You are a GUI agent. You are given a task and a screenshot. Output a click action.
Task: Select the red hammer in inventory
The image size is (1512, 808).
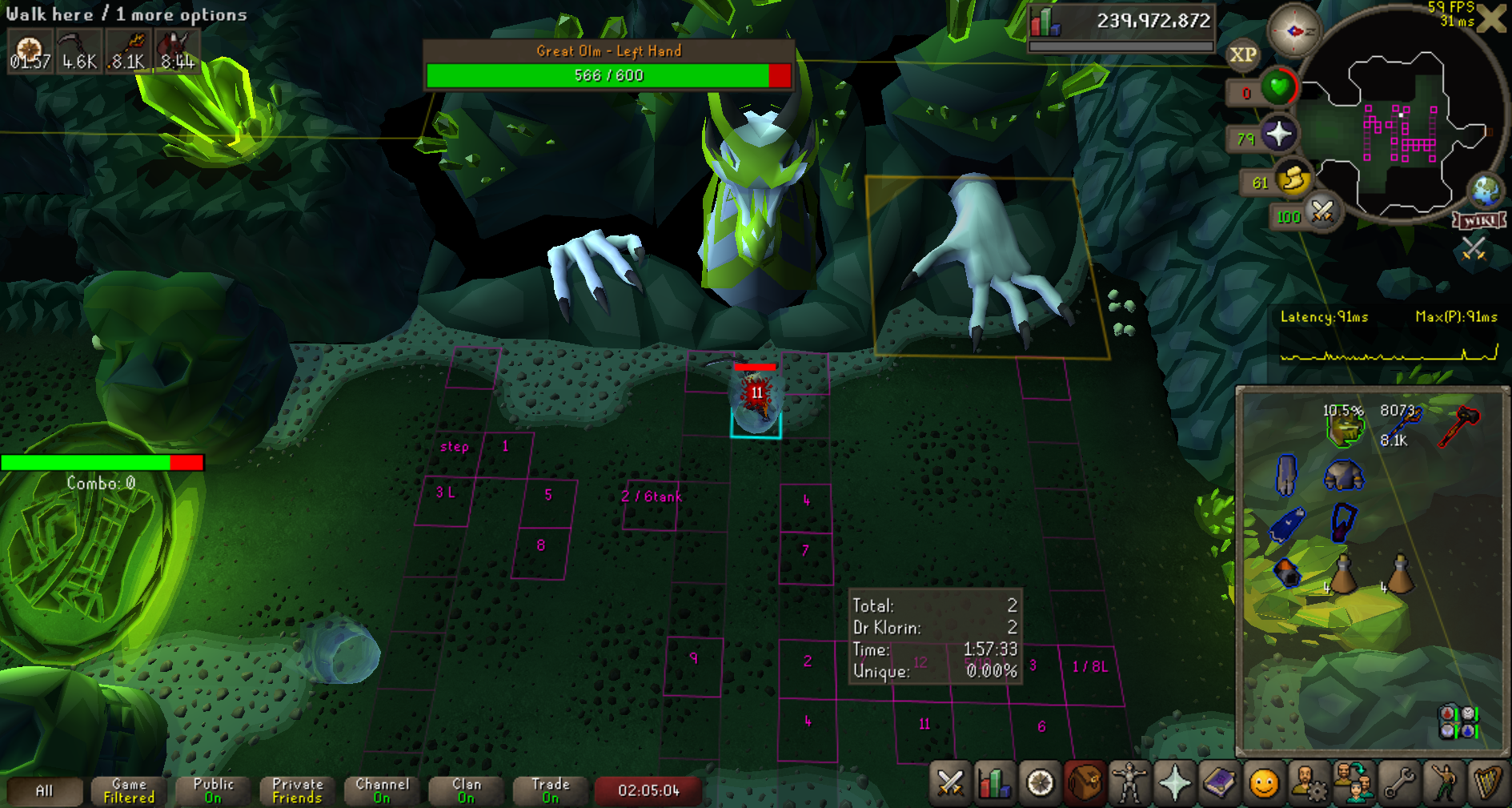point(1458,425)
